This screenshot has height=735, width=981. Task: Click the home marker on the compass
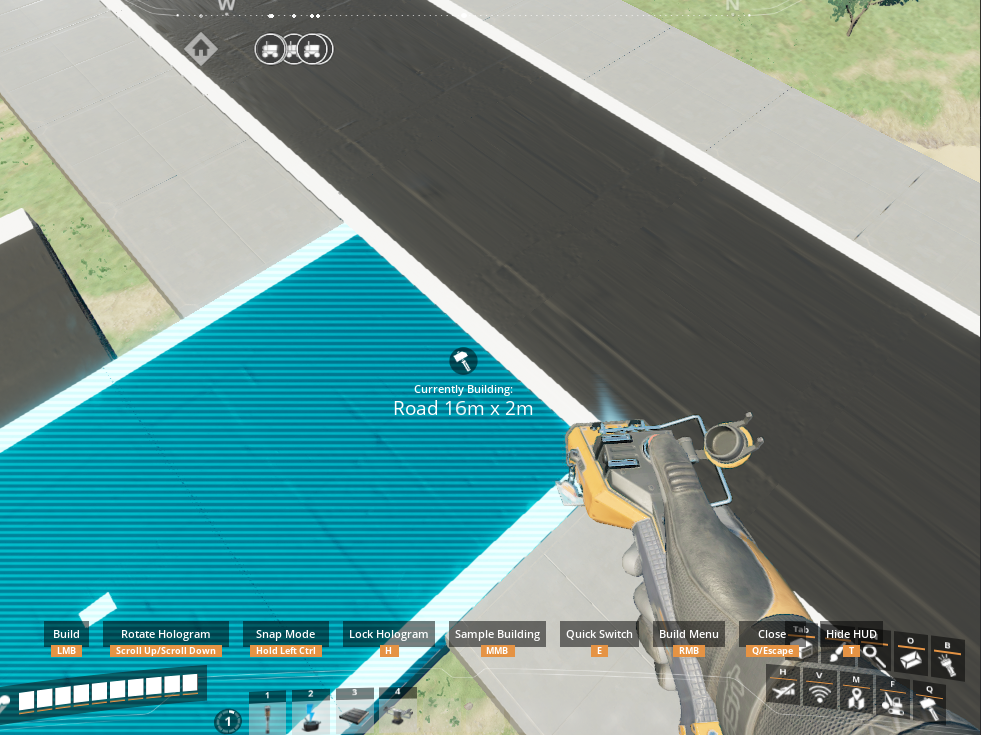(201, 48)
